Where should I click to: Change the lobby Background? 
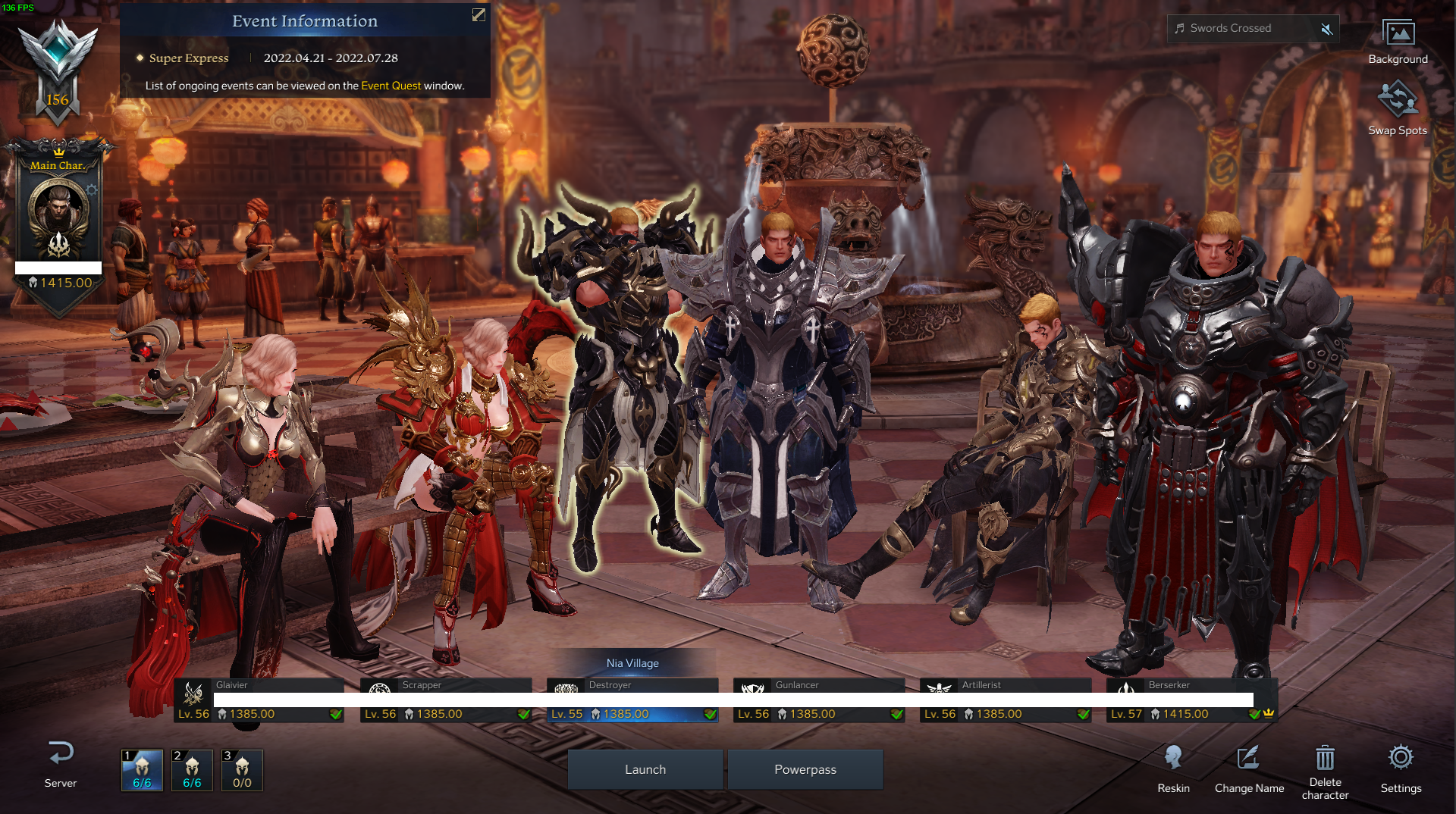[1398, 42]
